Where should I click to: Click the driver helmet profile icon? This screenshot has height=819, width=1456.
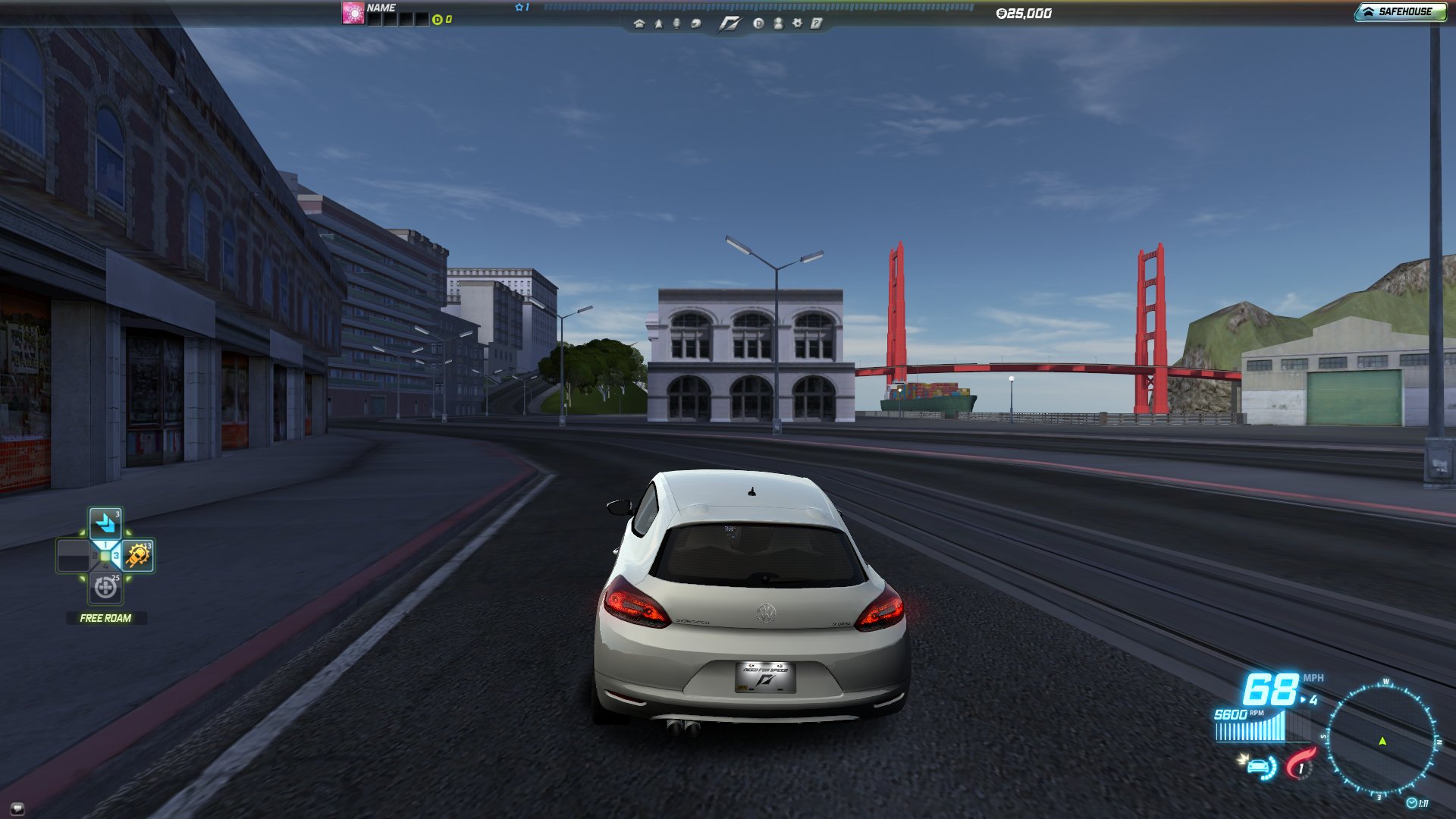696,24
